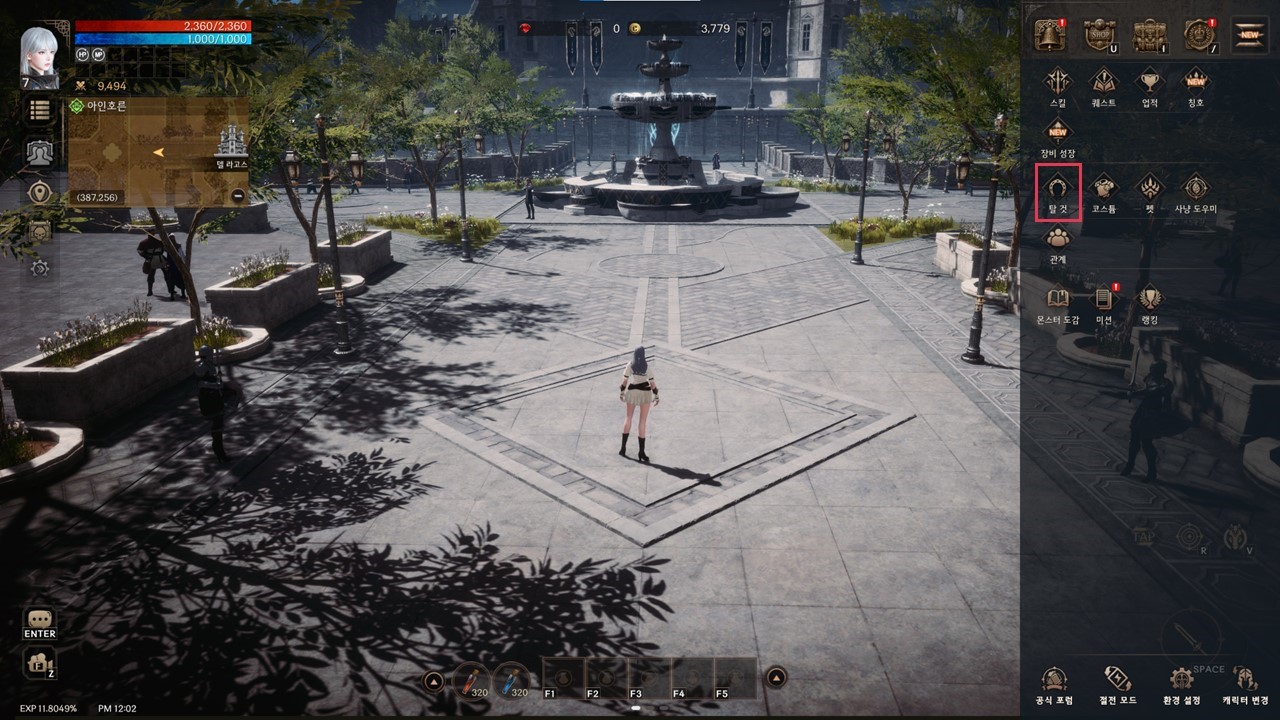Open 환경 설정 settings
The height and width of the screenshot is (720, 1280).
(x=1182, y=683)
